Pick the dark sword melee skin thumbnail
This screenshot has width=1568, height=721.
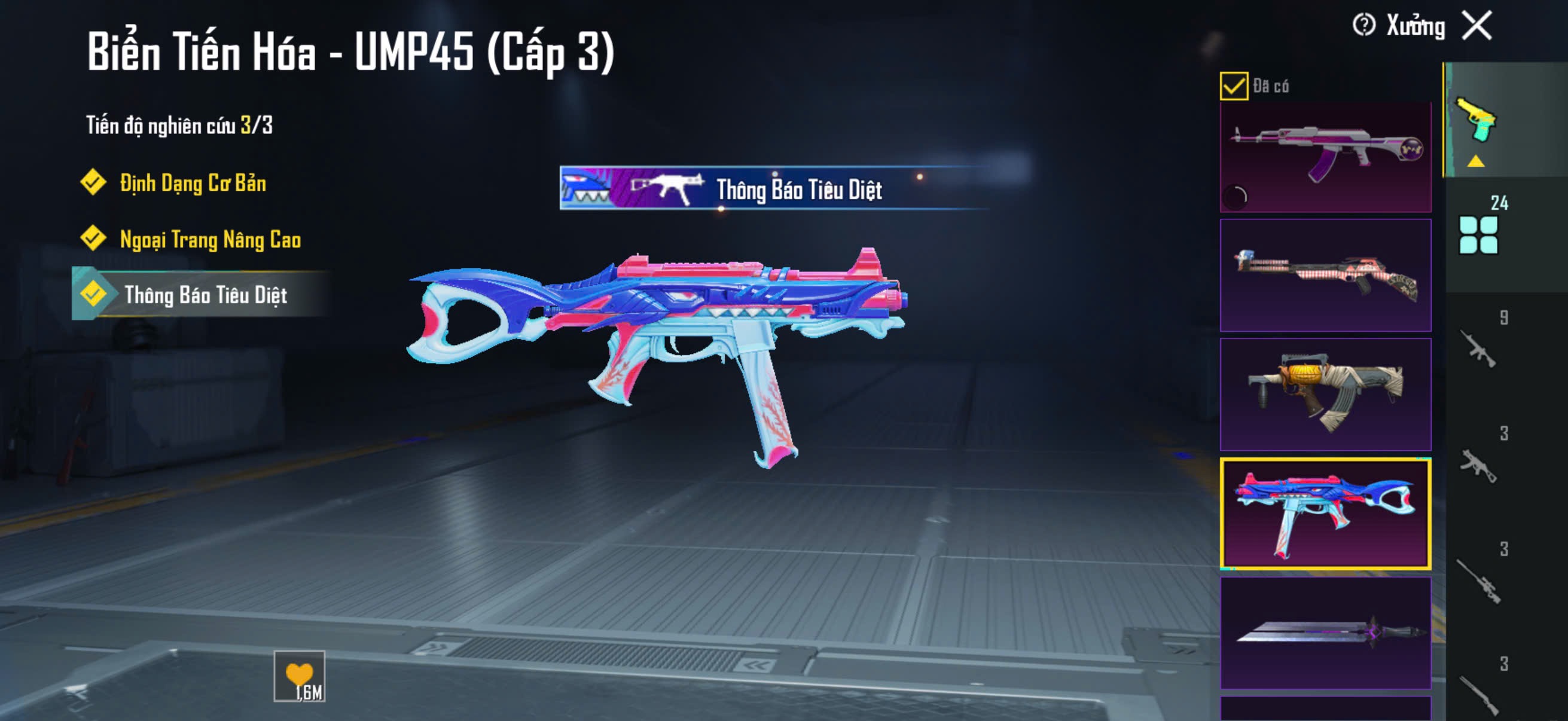pyautogui.click(x=1325, y=633)
